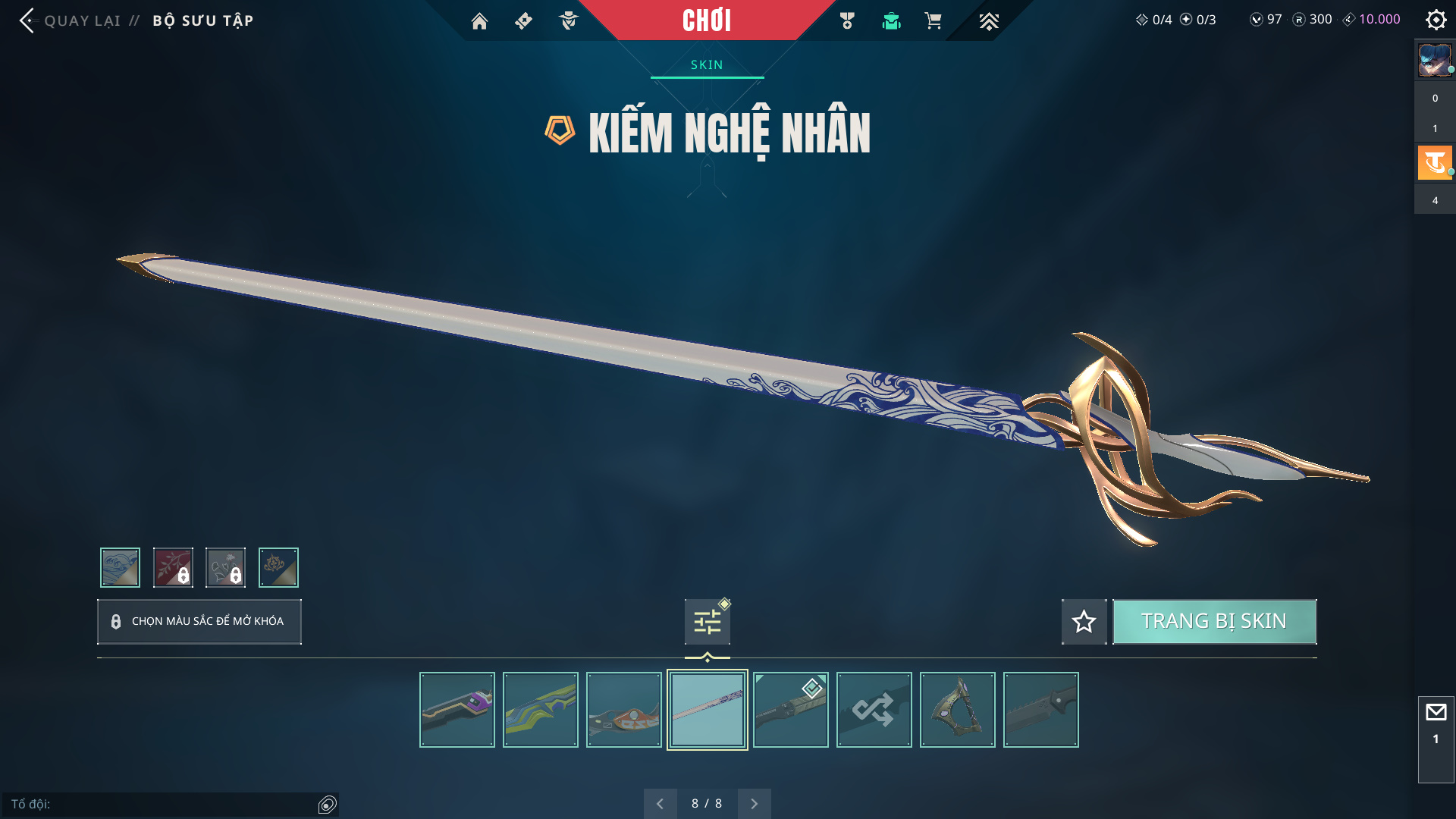Go to the previous skin page
The height and width of the screenshot is (819, 1456).
pyautogui.click(x=661, y=804)
